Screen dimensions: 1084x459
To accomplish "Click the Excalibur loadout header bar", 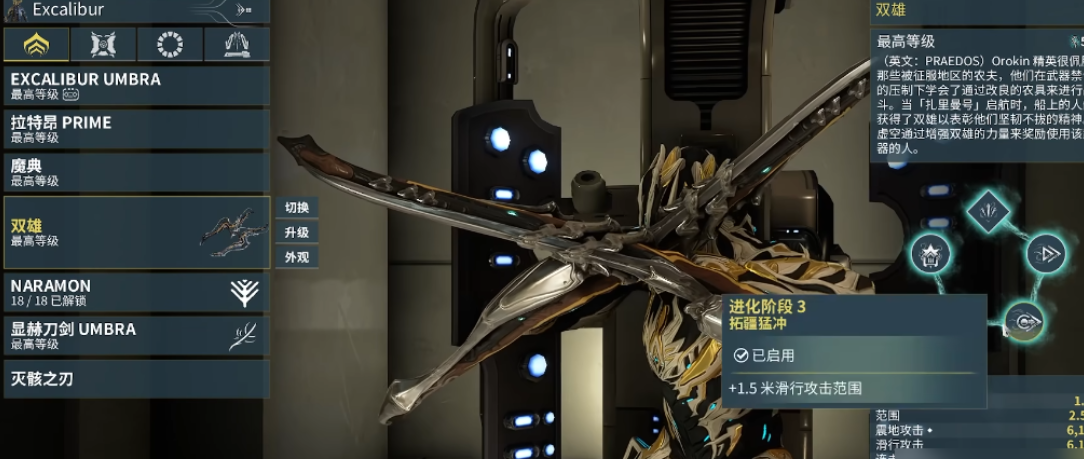I will click(135, 11).
